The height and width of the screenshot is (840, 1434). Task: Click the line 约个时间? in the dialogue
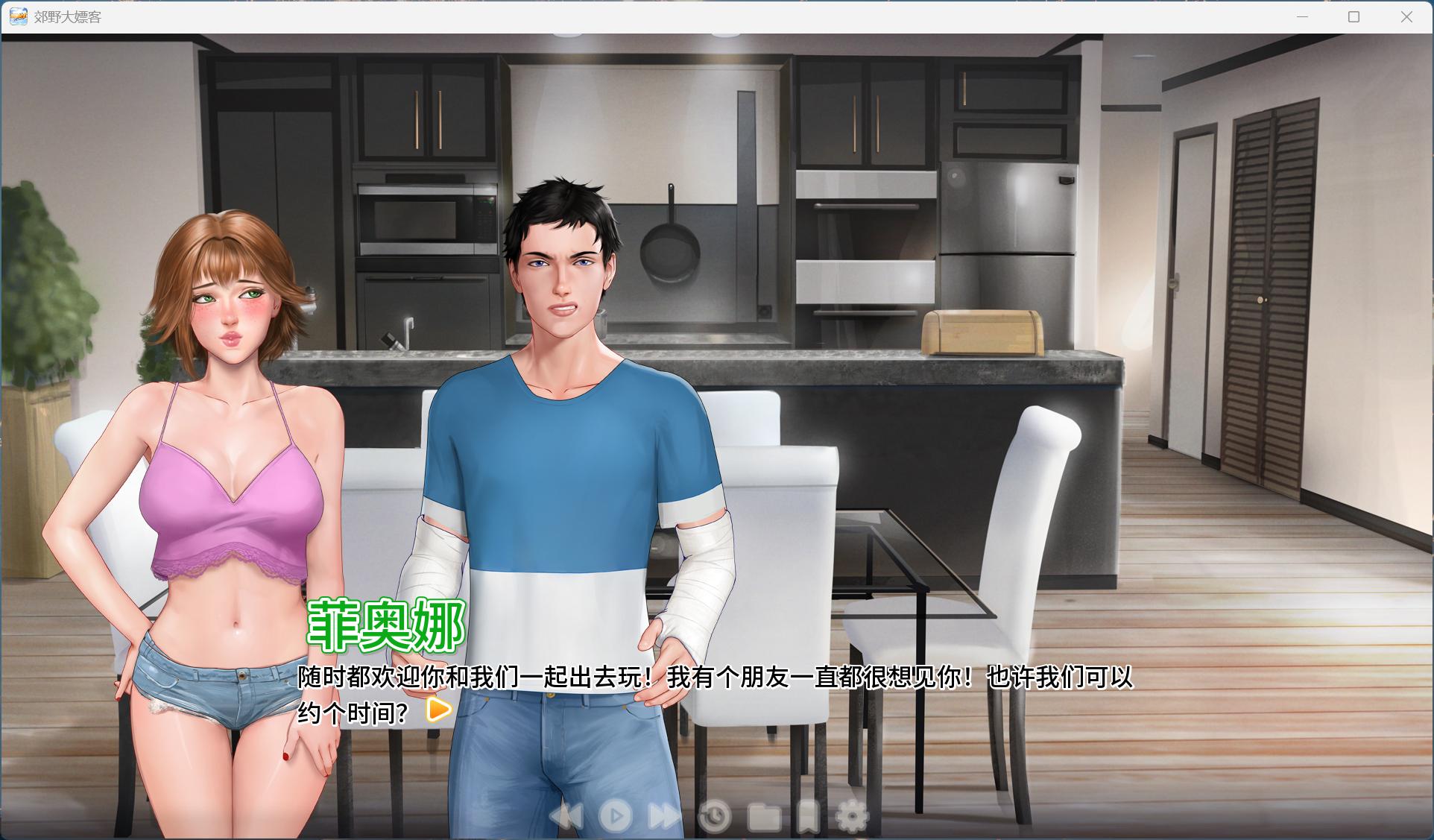[350, 713]
